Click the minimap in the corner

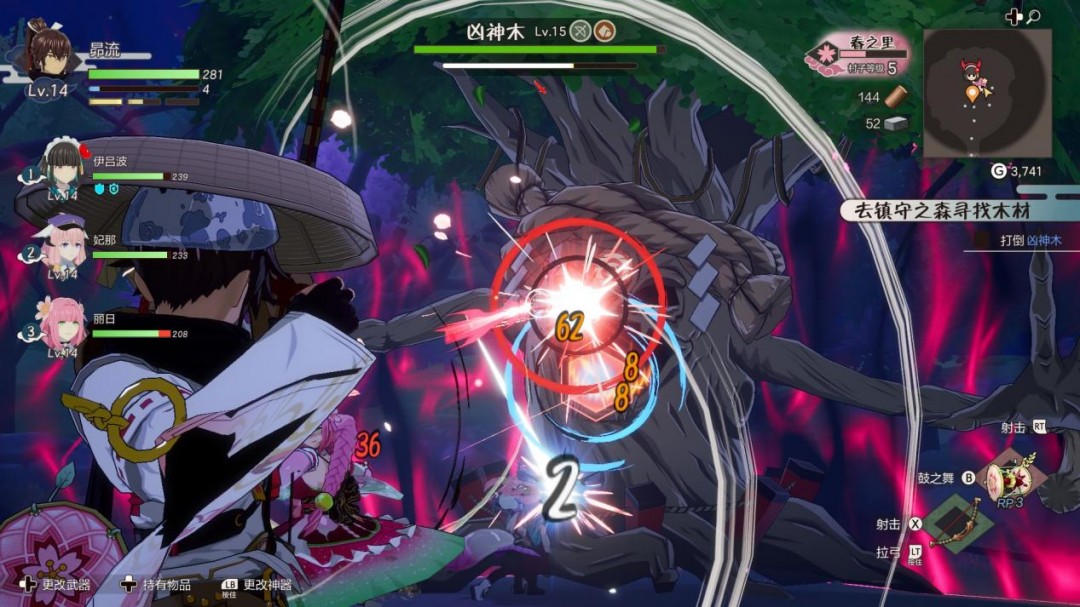click(x=986, y=93)
